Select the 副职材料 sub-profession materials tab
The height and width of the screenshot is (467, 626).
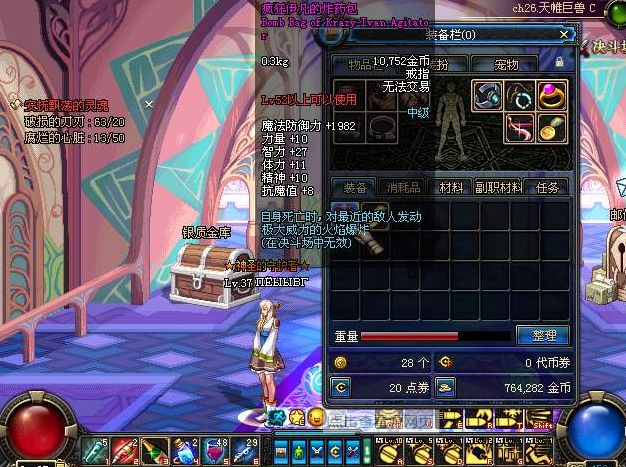498,187
